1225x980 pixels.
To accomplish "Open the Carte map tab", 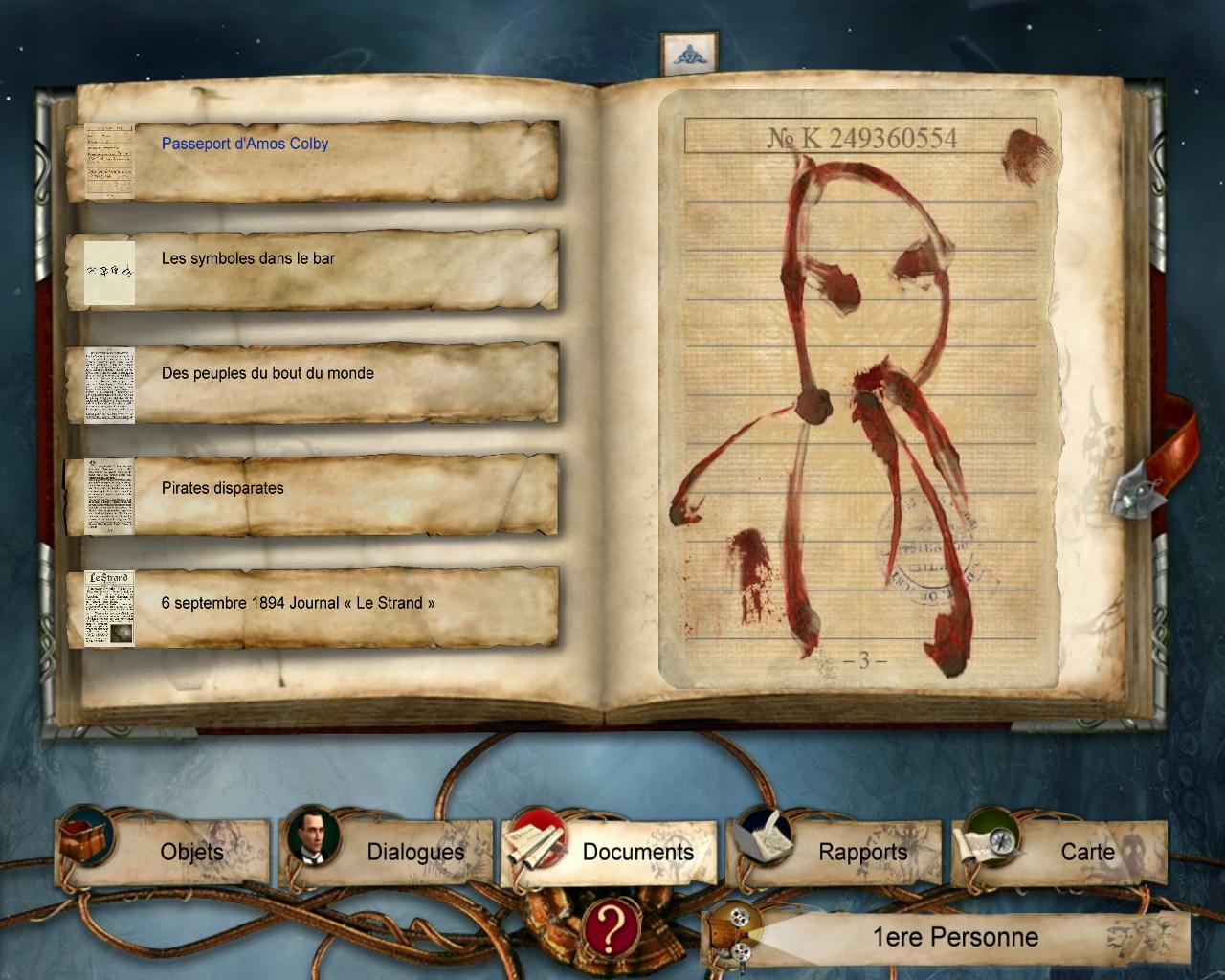I will (x=1058, y=851).
